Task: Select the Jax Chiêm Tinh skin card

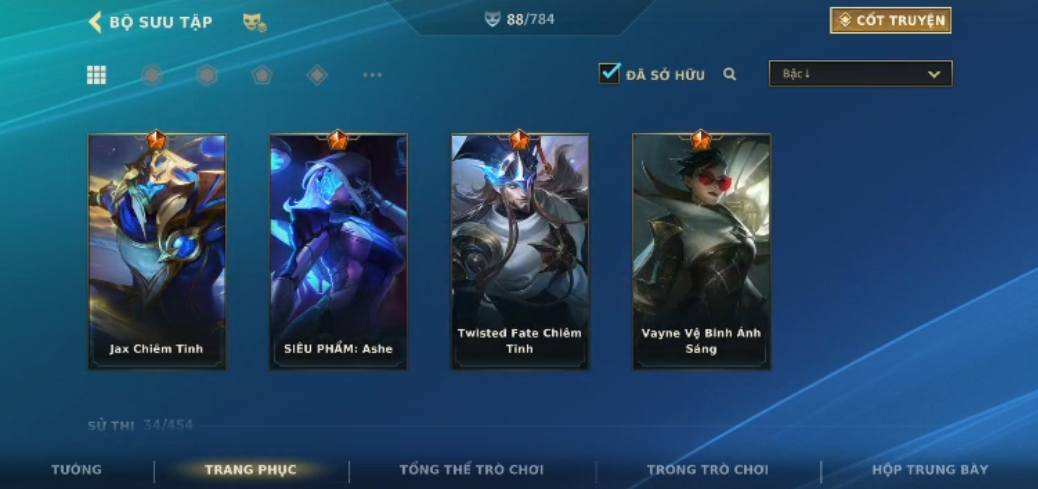Action: [x=157, y=252]
